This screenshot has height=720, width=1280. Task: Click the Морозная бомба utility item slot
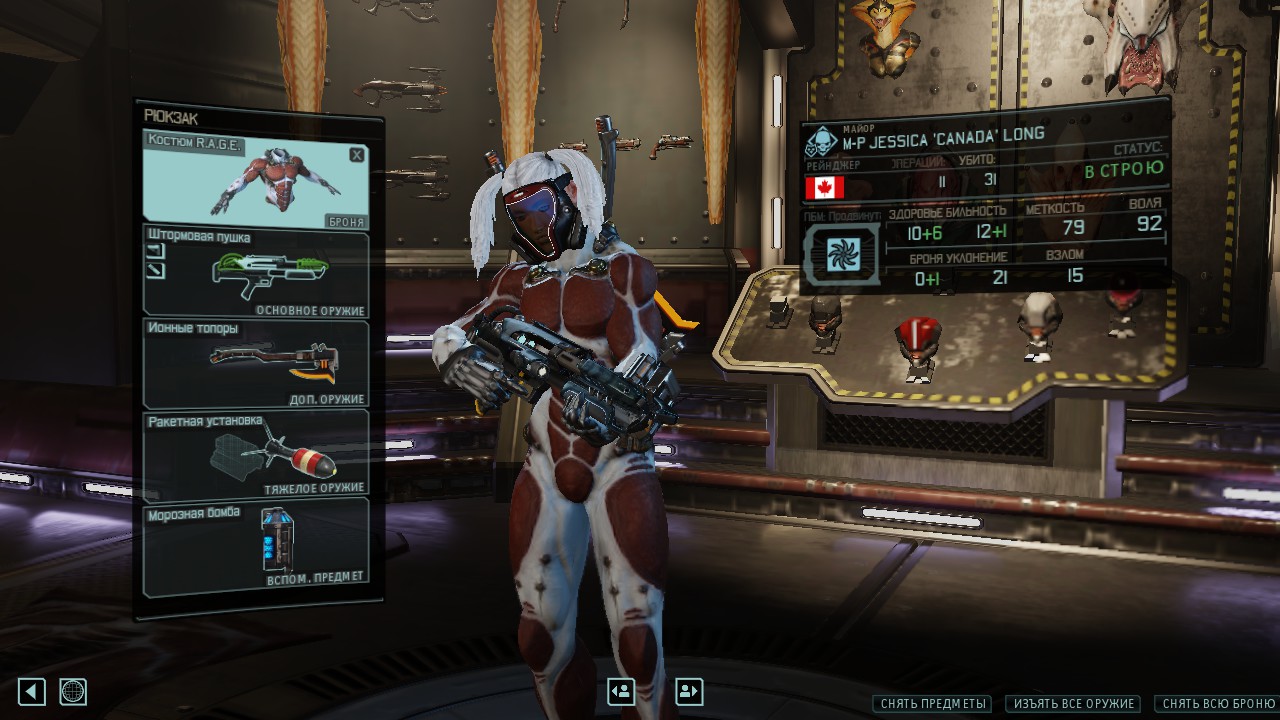point(256,546)
